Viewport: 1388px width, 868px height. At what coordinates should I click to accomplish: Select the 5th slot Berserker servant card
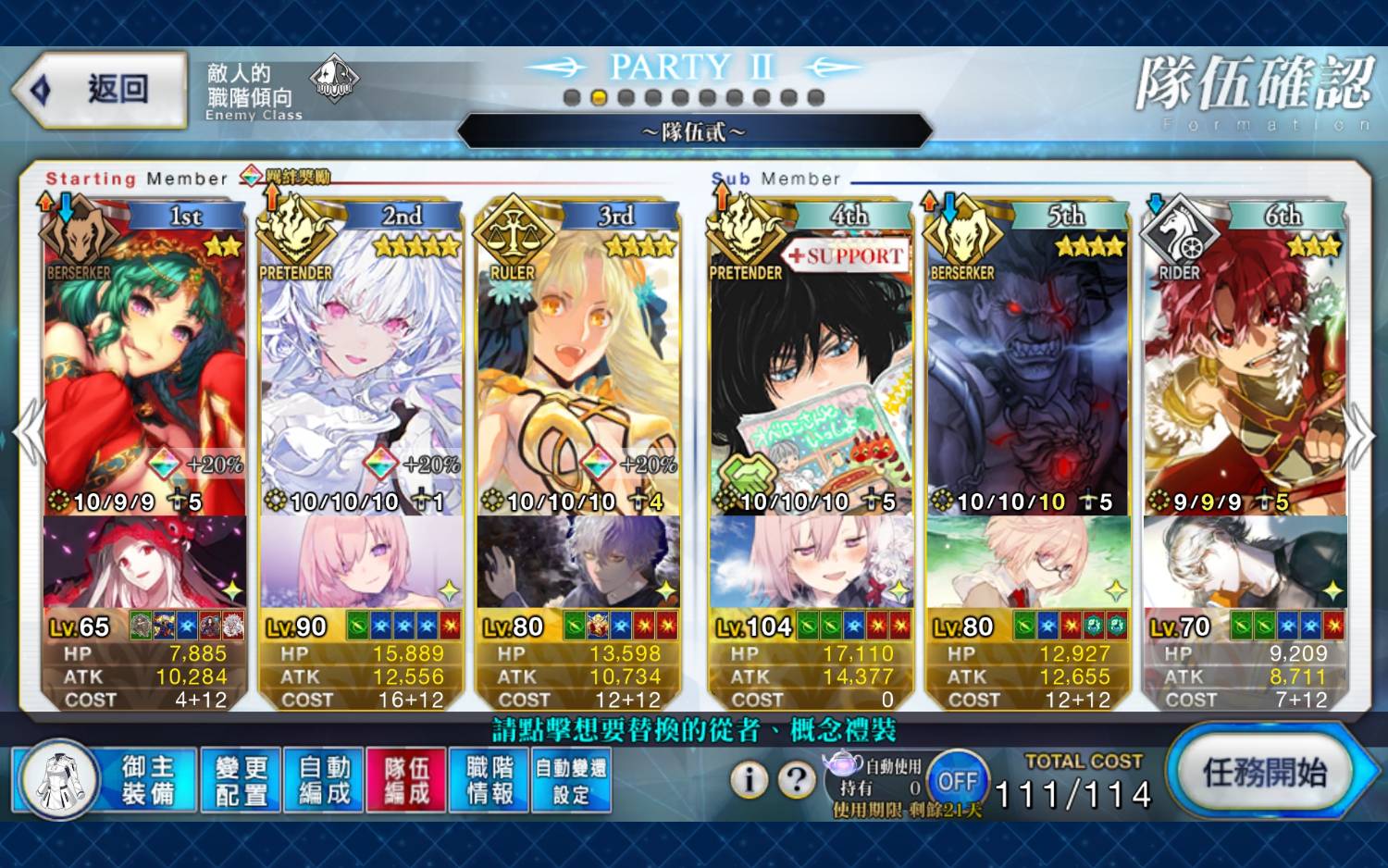click(x=1027, y=370)
